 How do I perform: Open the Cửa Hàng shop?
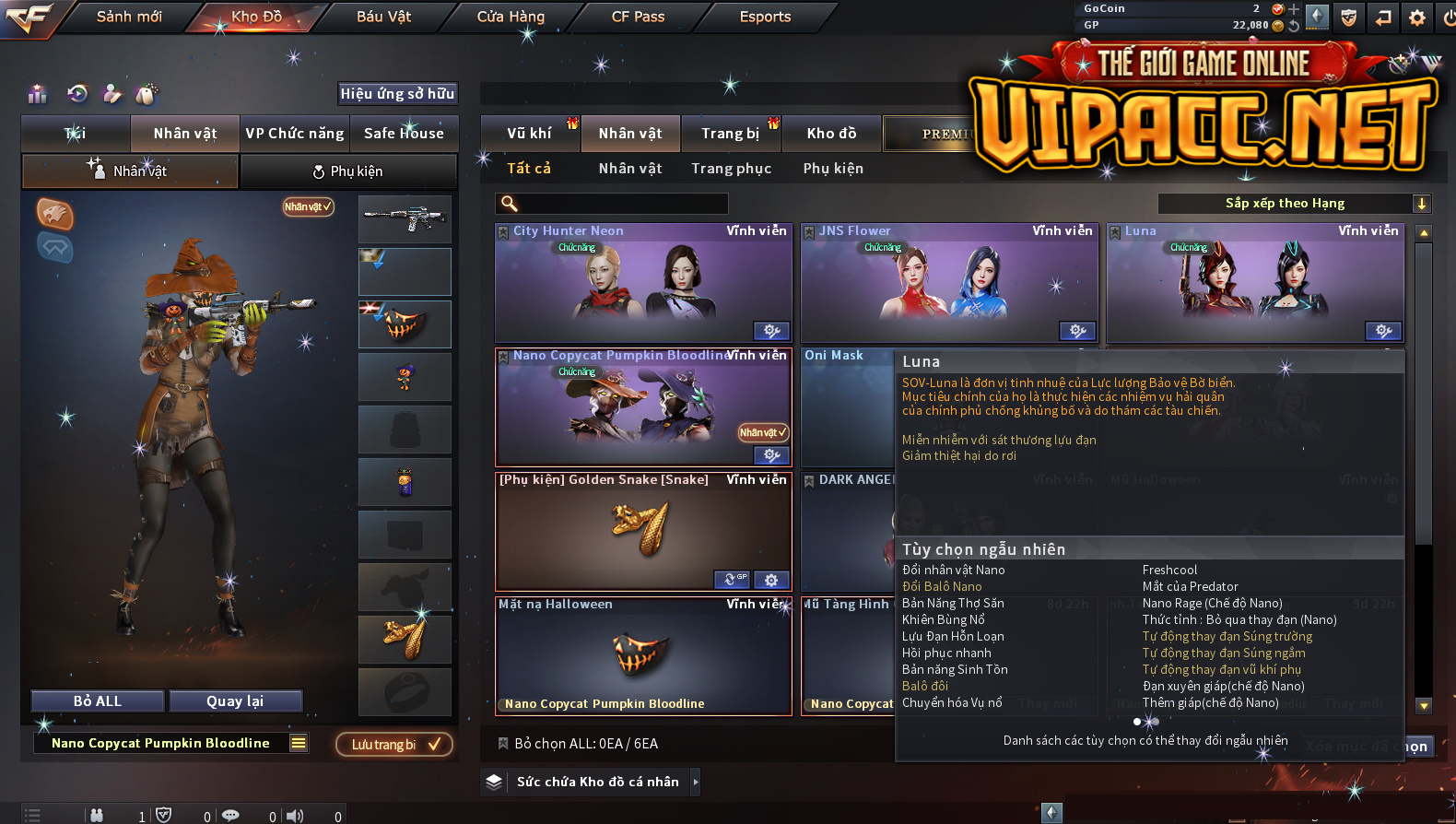coord(511,17)
